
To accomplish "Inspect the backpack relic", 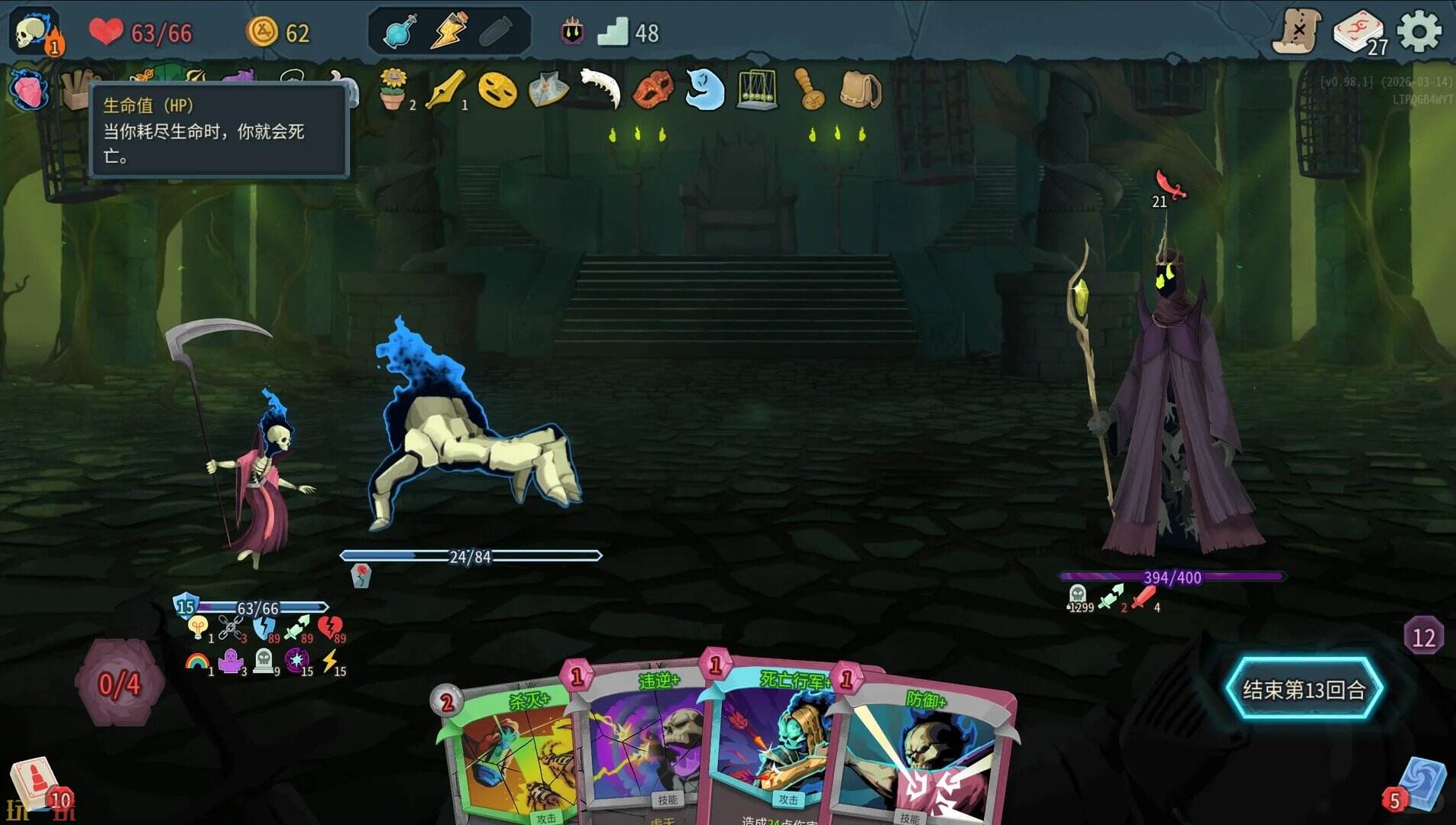I will coord(860,90).
